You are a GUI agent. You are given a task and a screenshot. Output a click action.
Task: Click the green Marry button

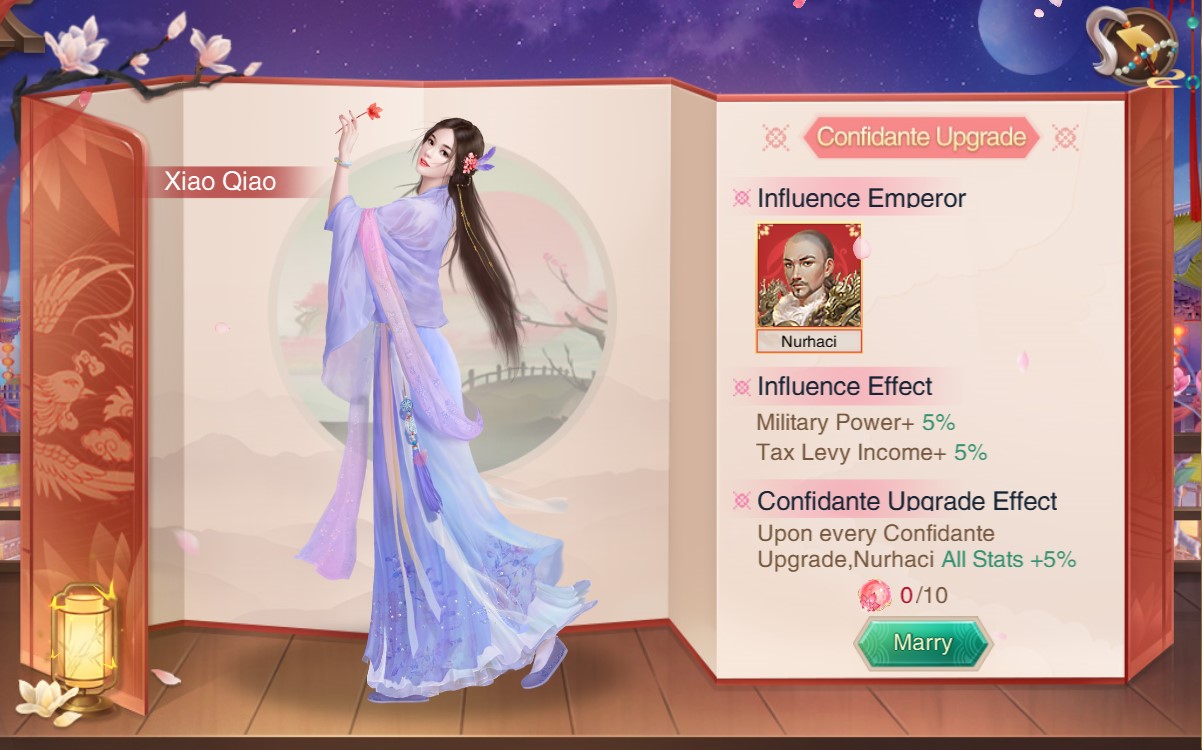click(x=922, y=643)
